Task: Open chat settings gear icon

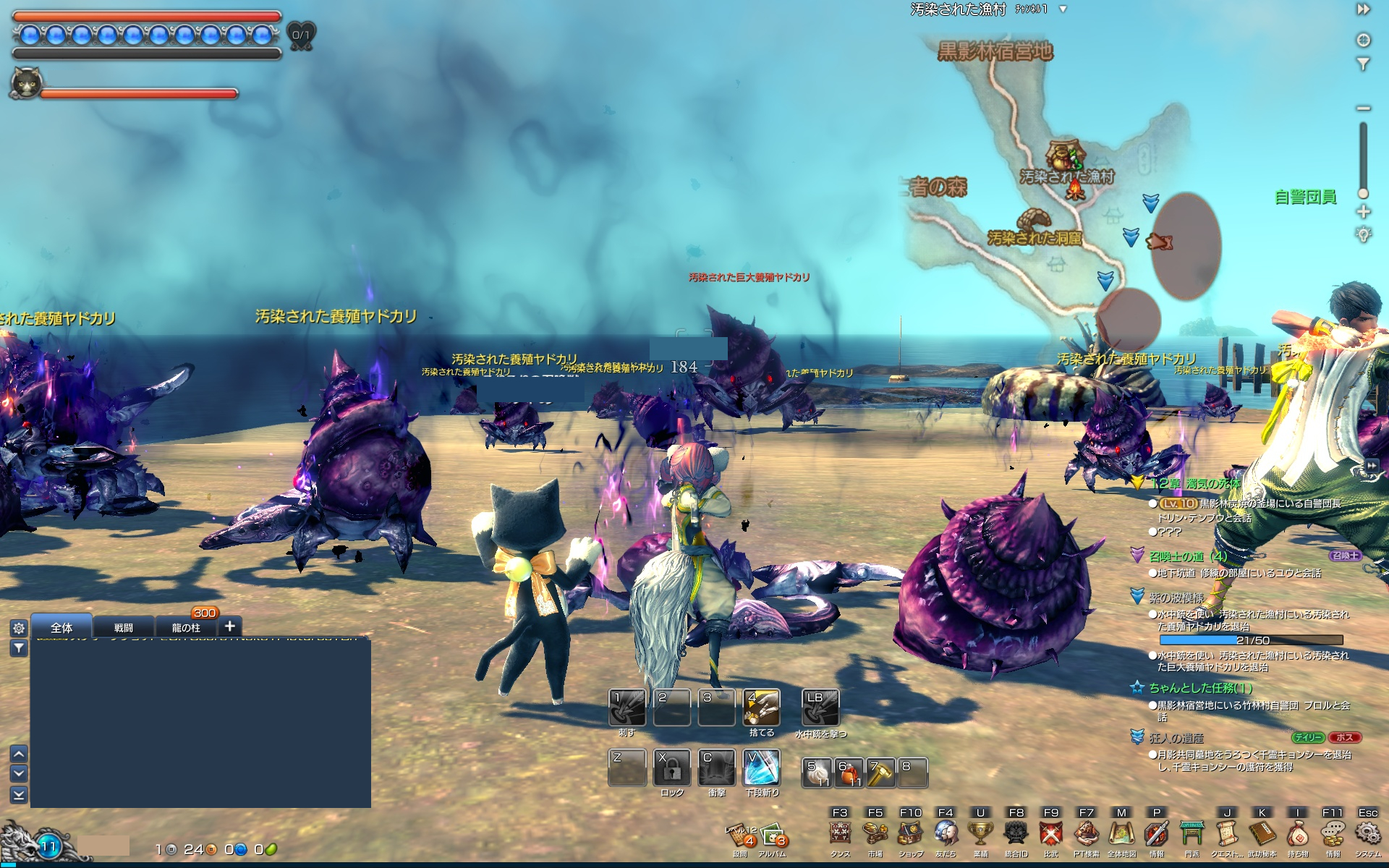Action: [19, 628]
